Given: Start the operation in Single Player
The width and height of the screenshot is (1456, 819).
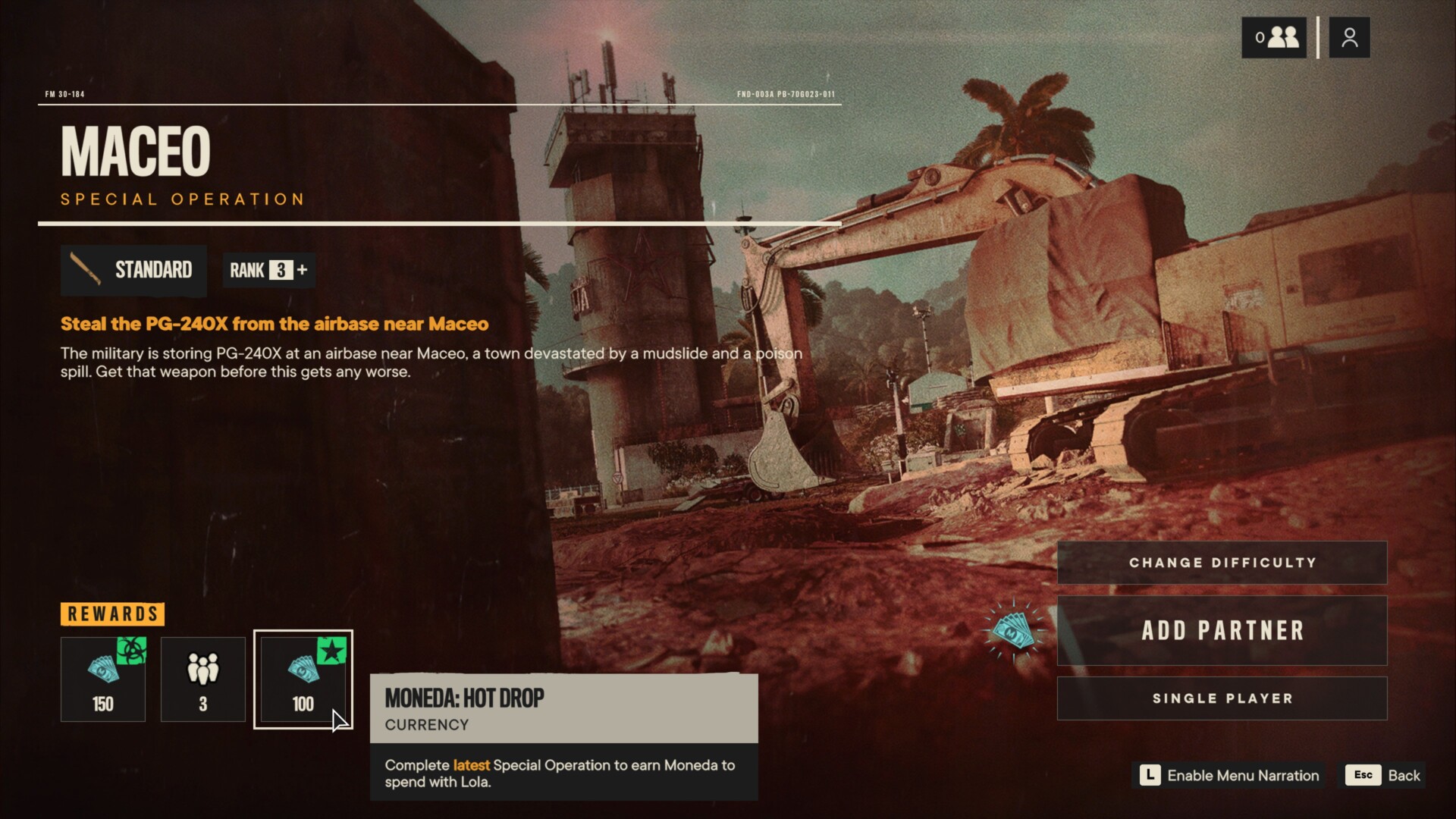Looking at the screenshot, I should click(x=1222, y=698).
